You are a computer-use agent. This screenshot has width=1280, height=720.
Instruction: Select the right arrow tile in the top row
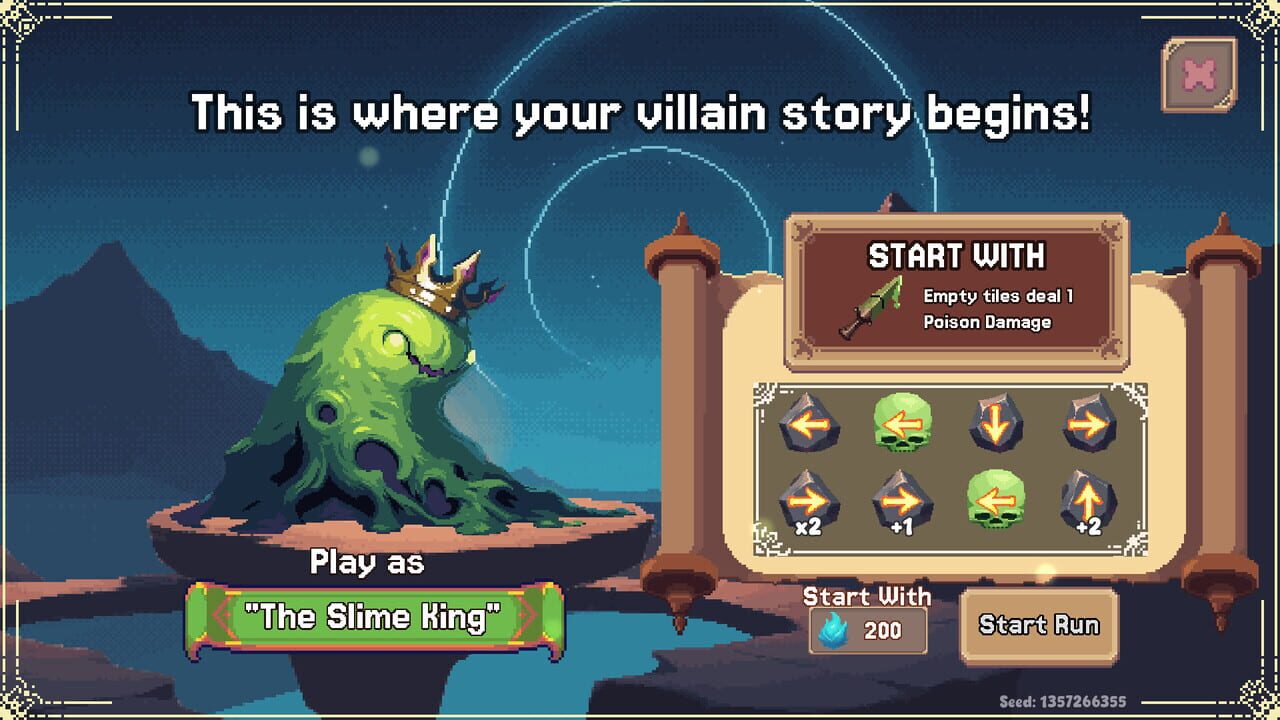pyautogui.click(x=1089, y=424)
